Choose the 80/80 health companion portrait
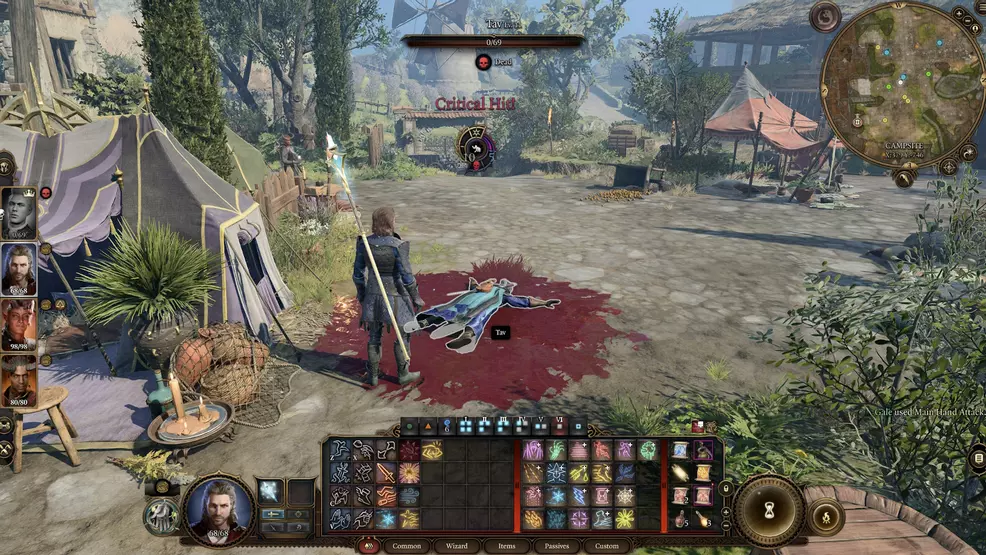This screenshot has width=986, height=555. pyautogui.click(x=19, y=380)
